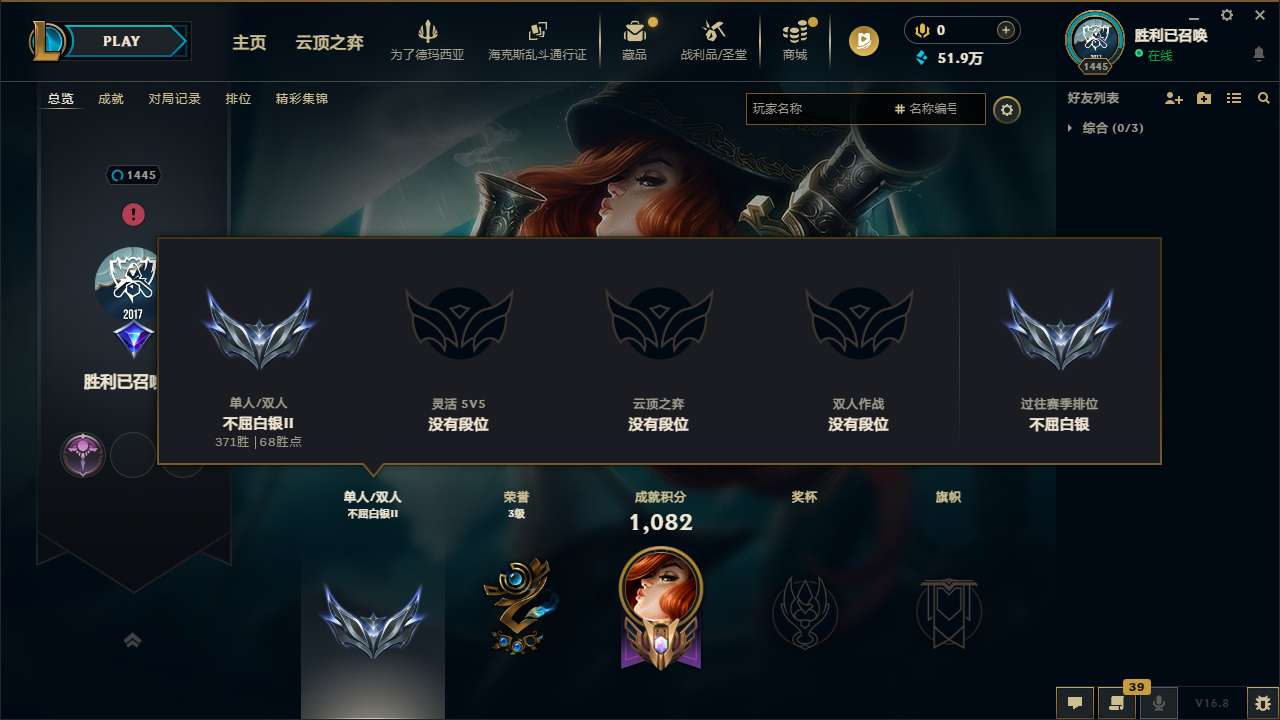The image size is (1280, 720).
Task: Search friends with the magnifier icon
Action: pyautogui.click(x=1263, y=98)
